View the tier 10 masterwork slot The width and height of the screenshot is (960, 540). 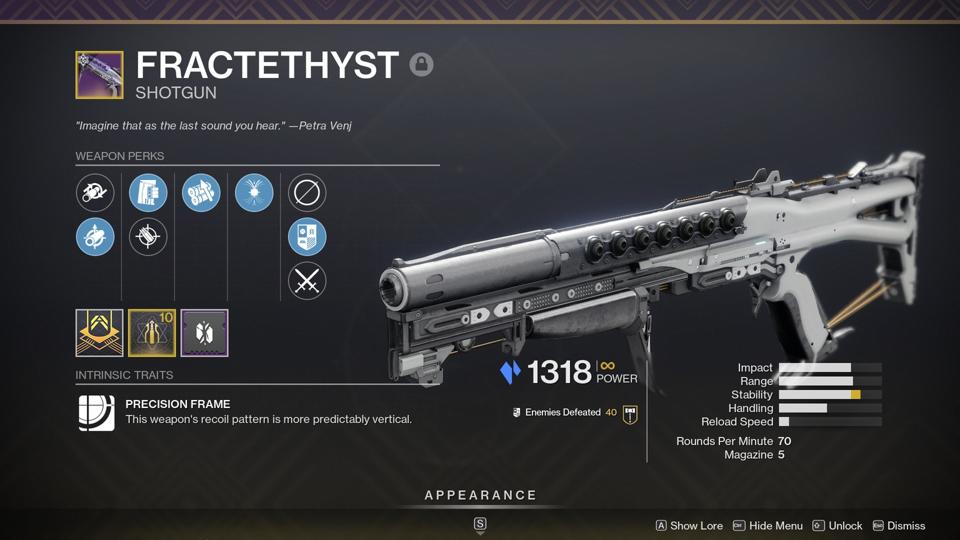click(x=152, y=333)
